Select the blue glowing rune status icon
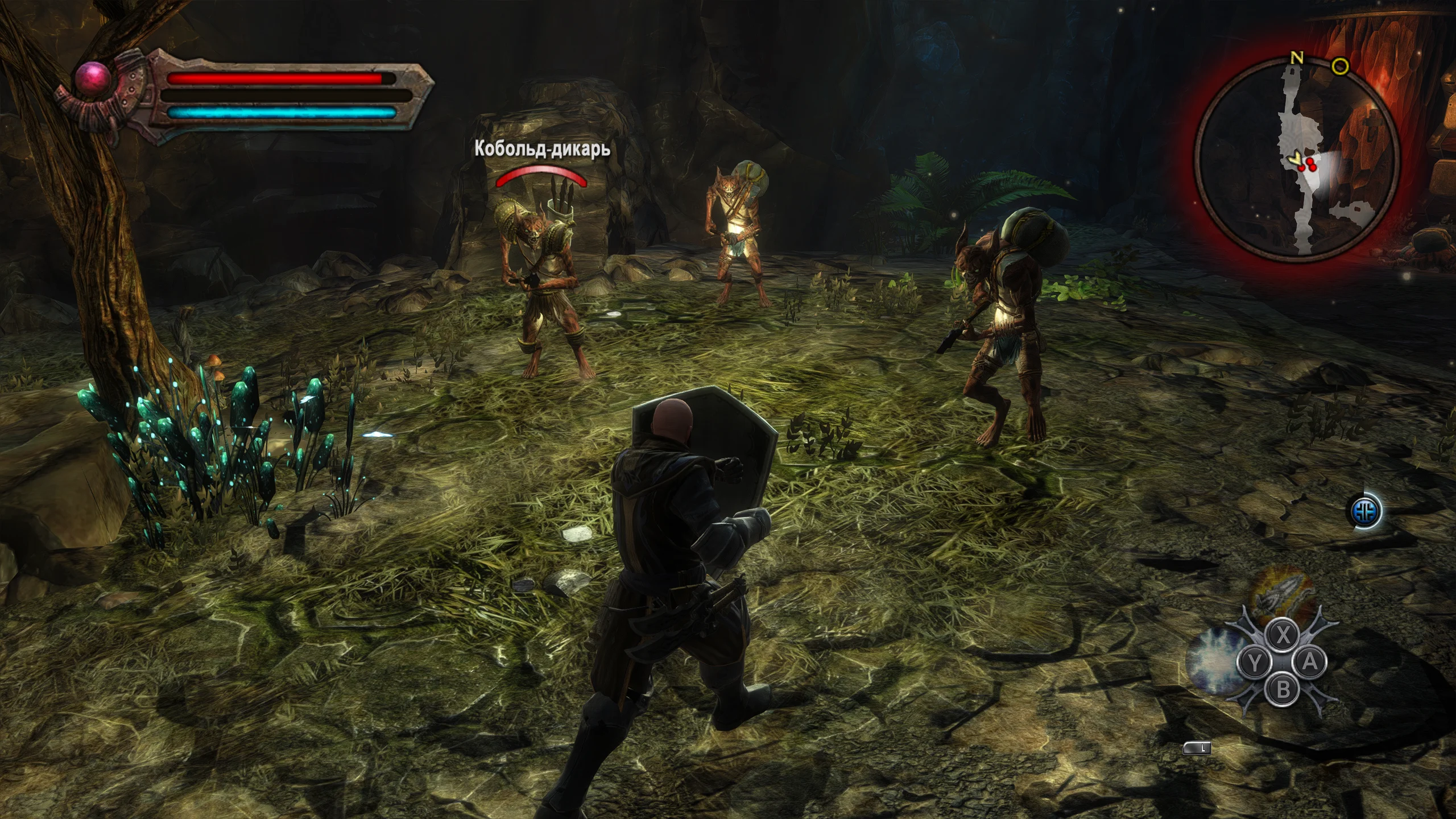1456x819 pixels. 1365,511
